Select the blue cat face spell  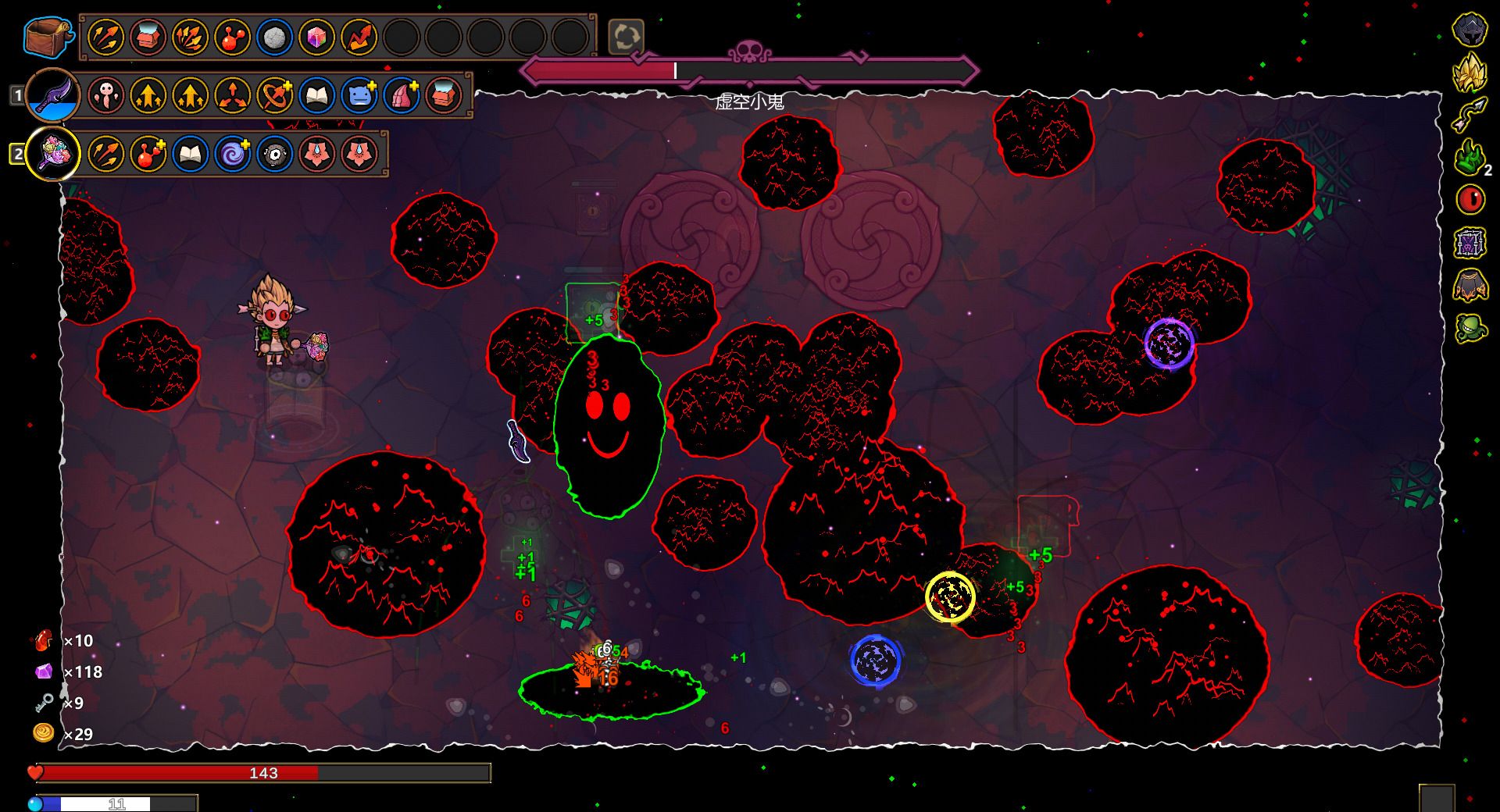pos(359,95)
